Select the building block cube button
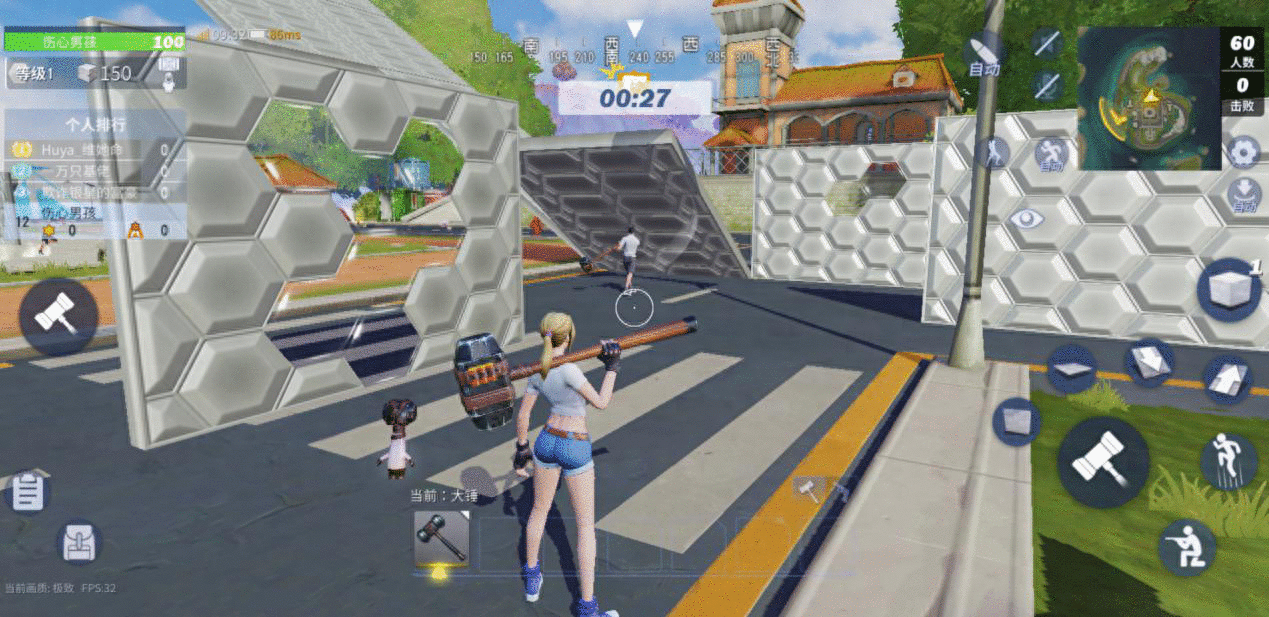 coord(1229,290)
